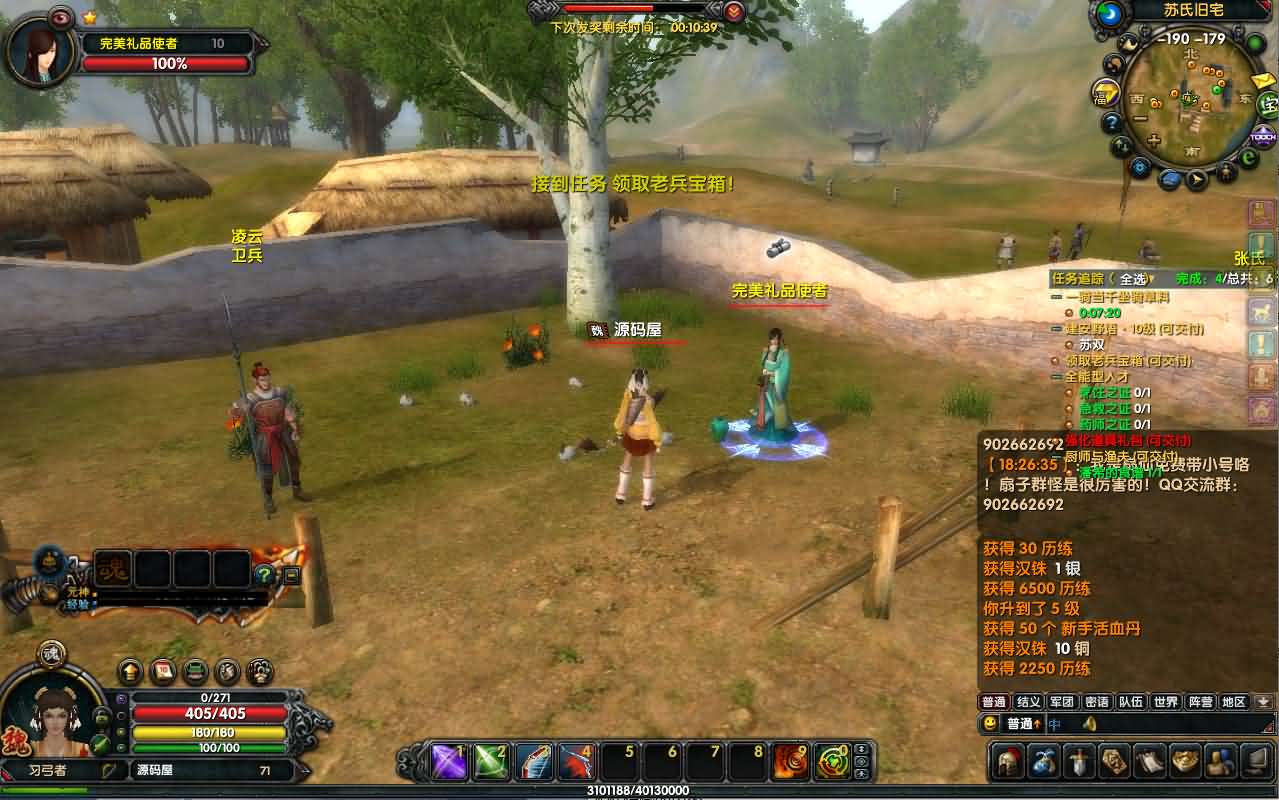This screenshot has width=1279, height=800.
Task: Click the purple TOUCH button by minimap
Action: tap(1263, 134)
